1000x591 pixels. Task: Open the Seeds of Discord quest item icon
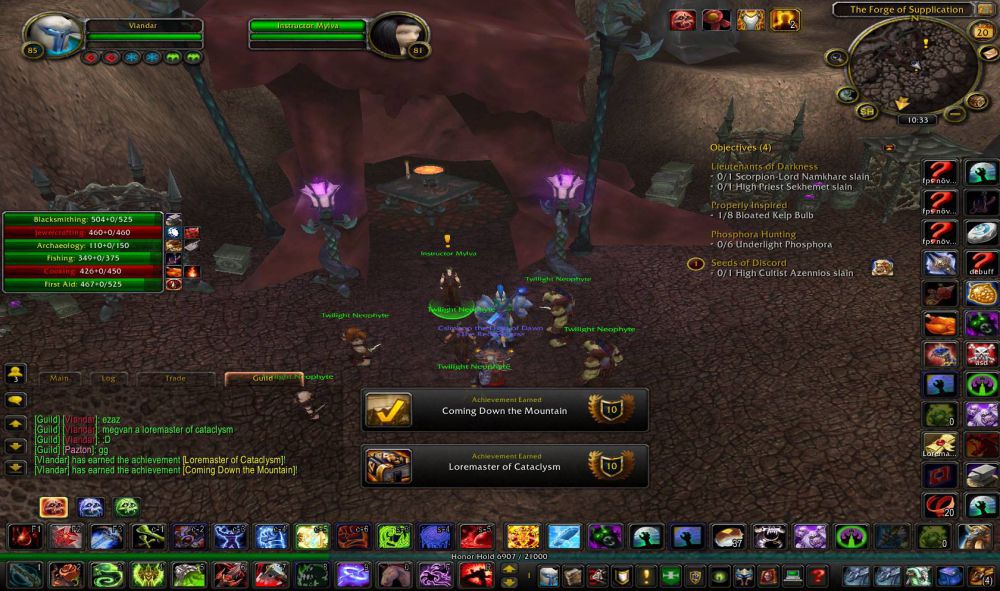click(881, 266)
